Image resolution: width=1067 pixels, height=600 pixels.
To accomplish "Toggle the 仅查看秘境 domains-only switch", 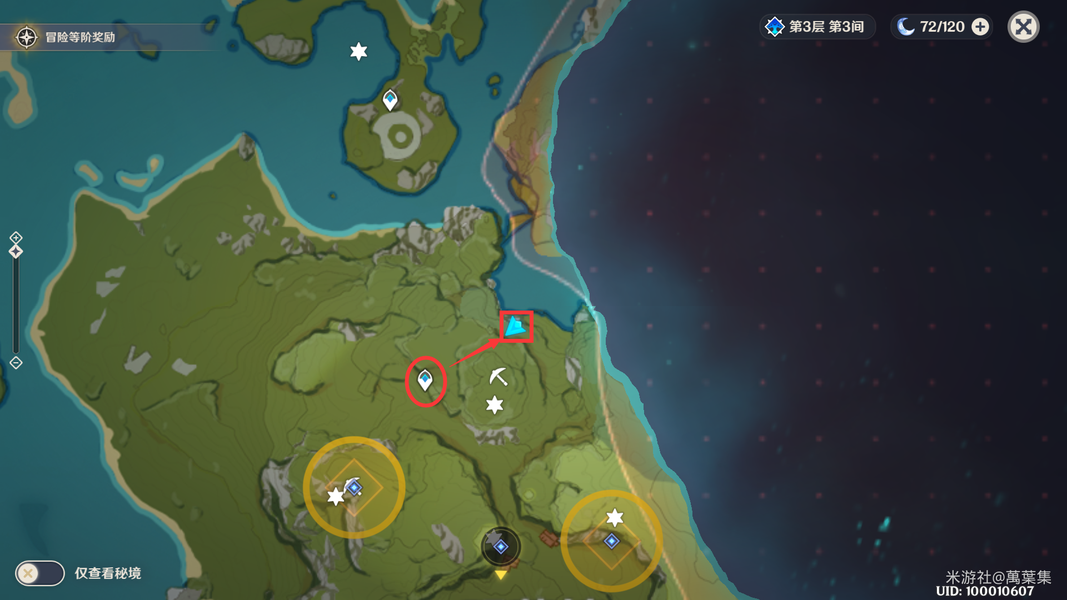I will (40, 573).
